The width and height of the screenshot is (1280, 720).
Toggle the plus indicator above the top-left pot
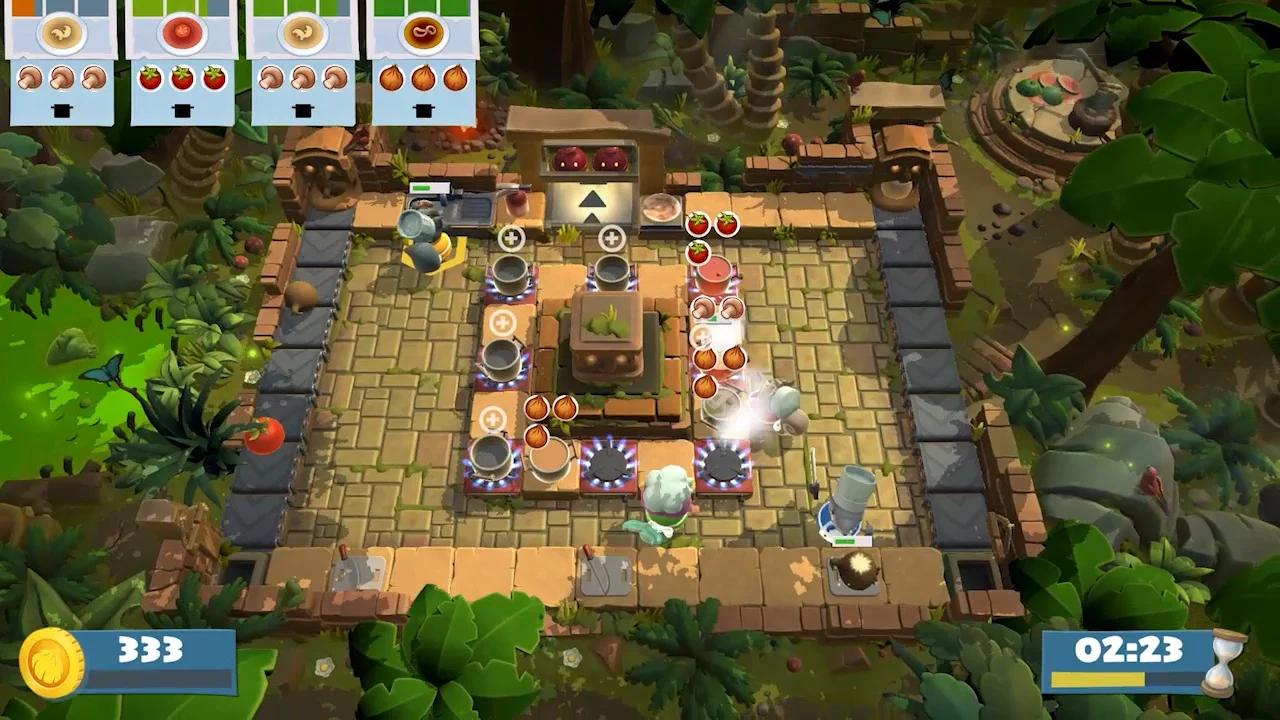coord(511,239)
